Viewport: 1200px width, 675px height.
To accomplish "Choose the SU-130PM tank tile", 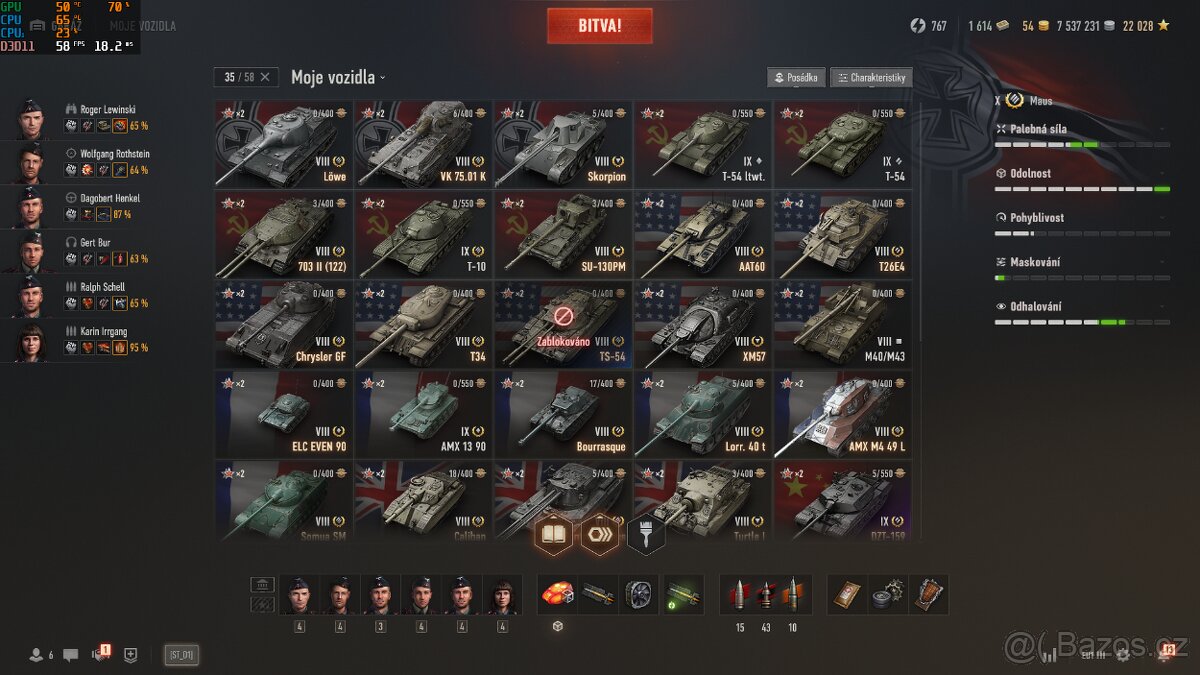I will (x=563, y=234).
